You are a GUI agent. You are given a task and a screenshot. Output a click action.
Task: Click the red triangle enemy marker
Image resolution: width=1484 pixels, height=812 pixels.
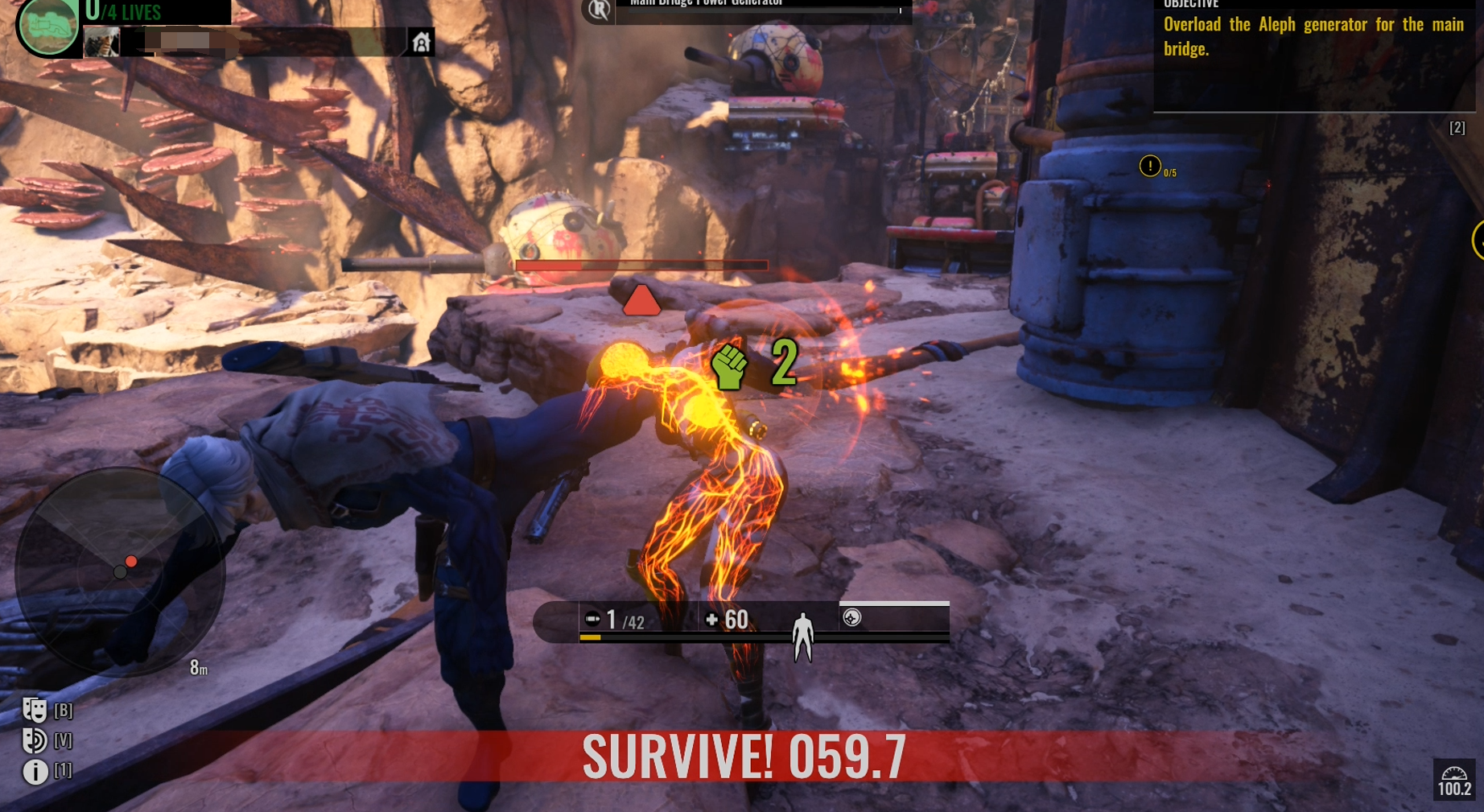(641, 301)
